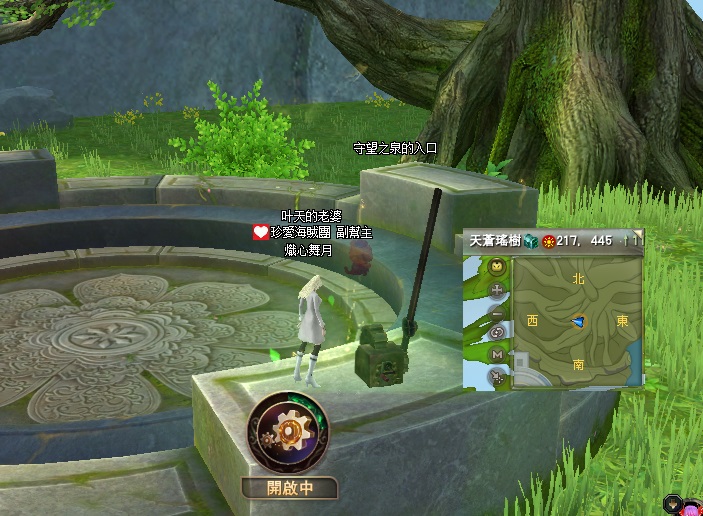
Task: Zoom in the minimap with plus button
Action: (497, 290)
